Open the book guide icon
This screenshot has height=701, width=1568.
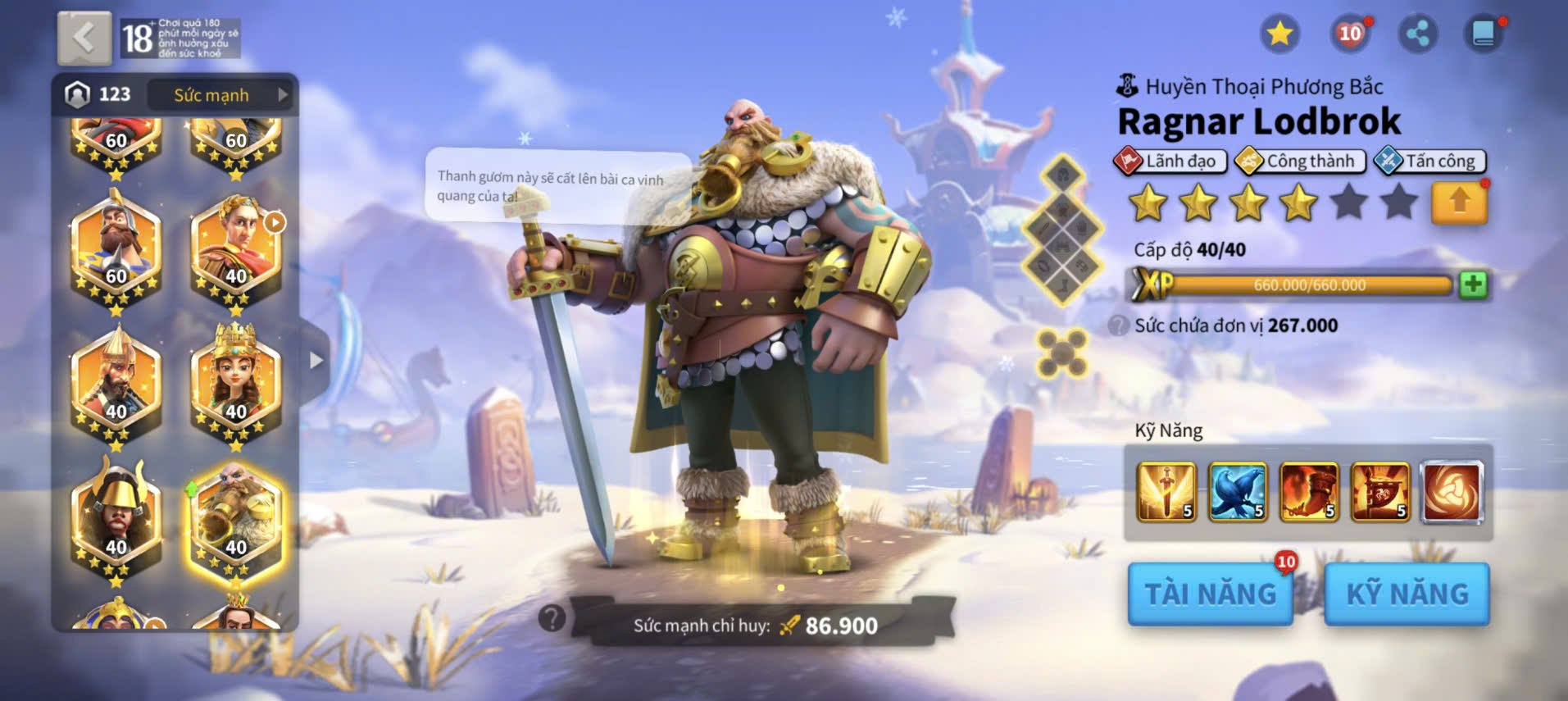tap(1483, 34)
